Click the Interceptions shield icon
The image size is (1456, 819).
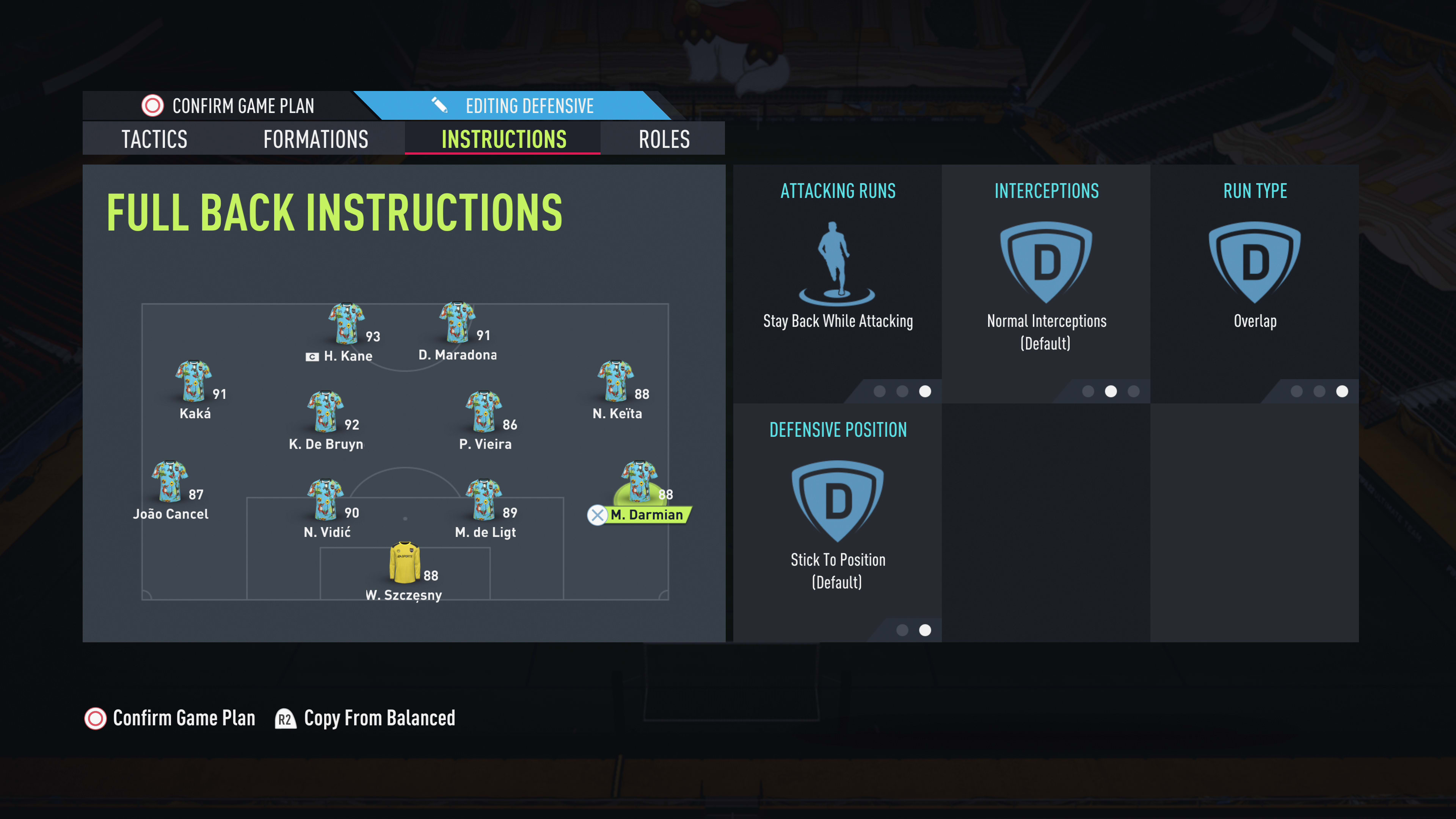coord(1046,260)
